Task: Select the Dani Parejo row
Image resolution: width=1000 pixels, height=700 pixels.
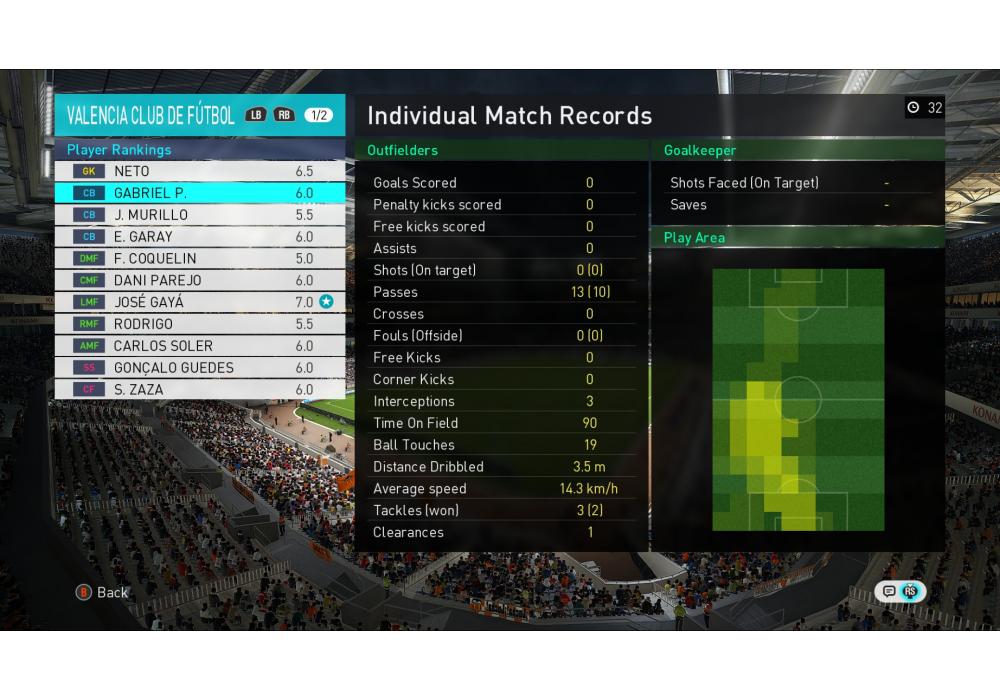Action: (x=200, y=281)
